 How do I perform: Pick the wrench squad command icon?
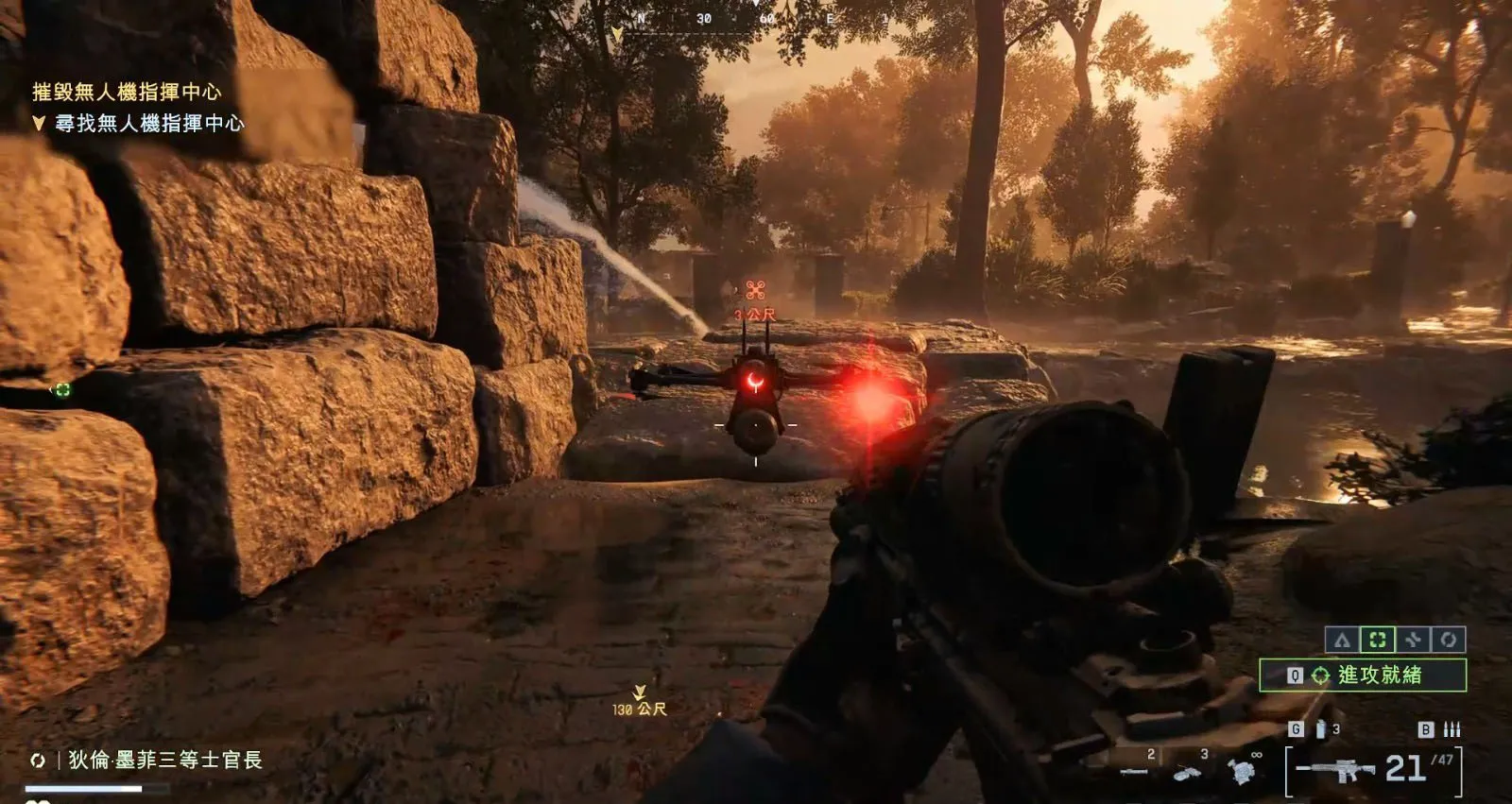[1413, 640]
